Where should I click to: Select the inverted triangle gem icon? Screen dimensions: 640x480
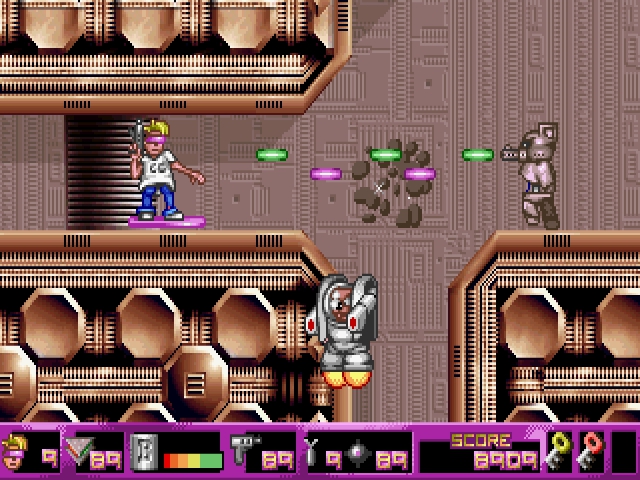(x=77, y=455)
